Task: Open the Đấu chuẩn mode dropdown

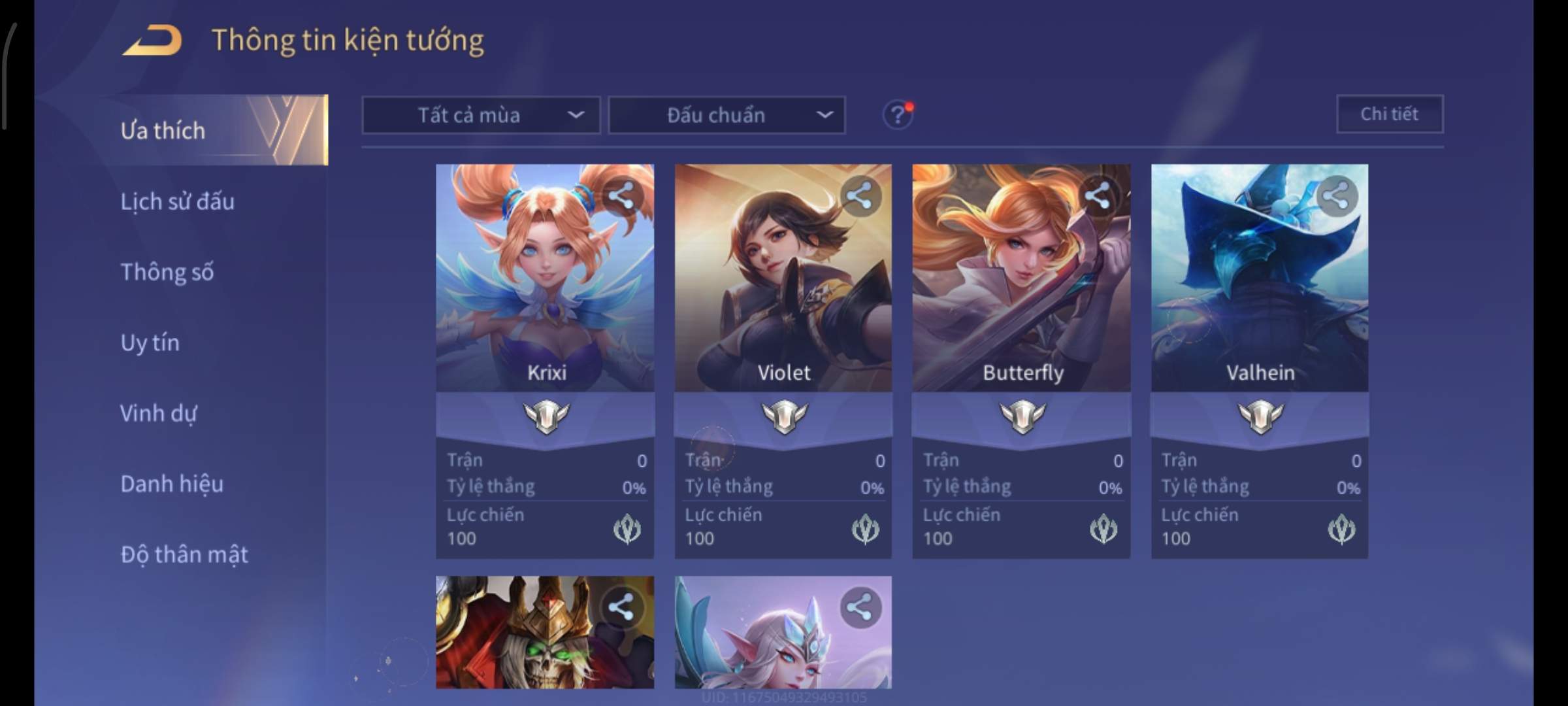Action: 727,115
